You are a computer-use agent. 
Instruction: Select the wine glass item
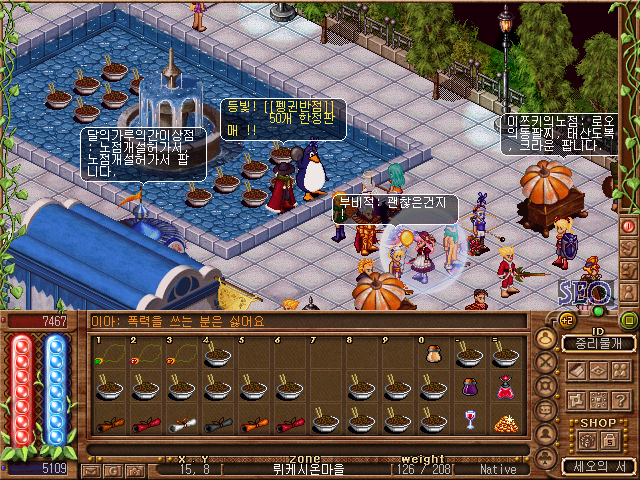tap(469, 419)
